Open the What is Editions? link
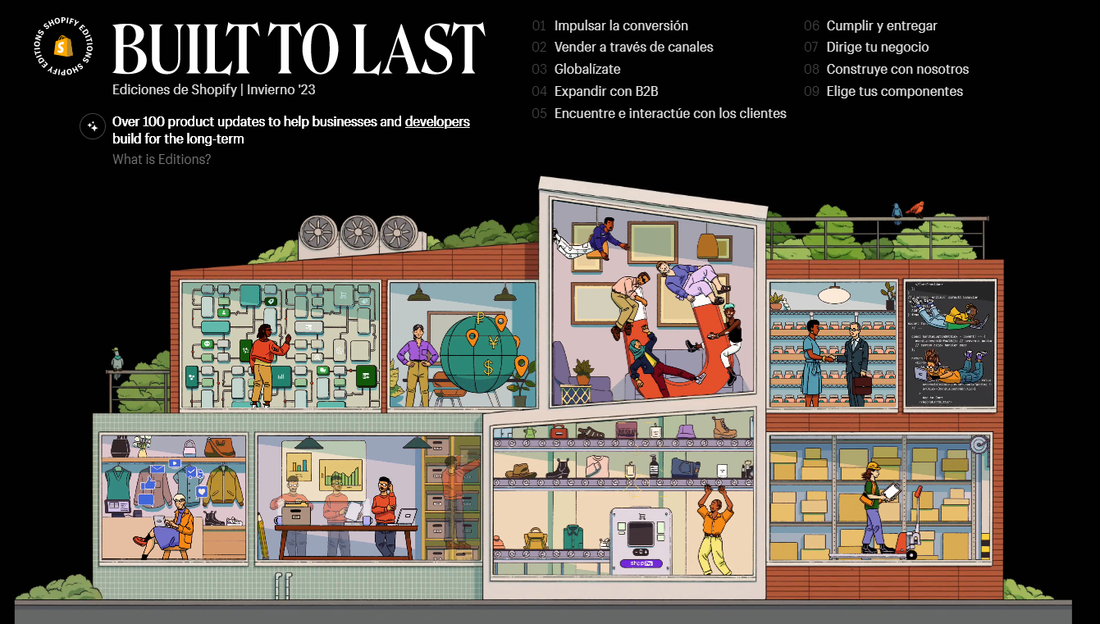 tap(161, 159)
